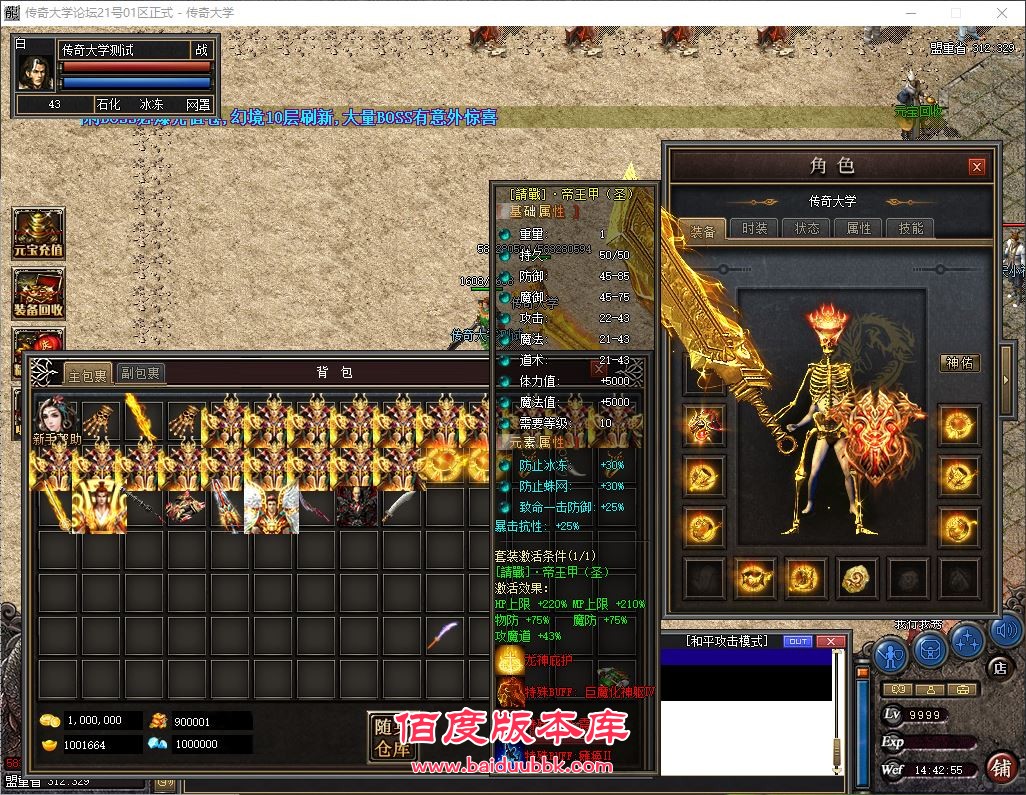The height and width of the screenshot is (795, 1026).
Task: Show the 属性 attributes tab
Action: (859, 228)
